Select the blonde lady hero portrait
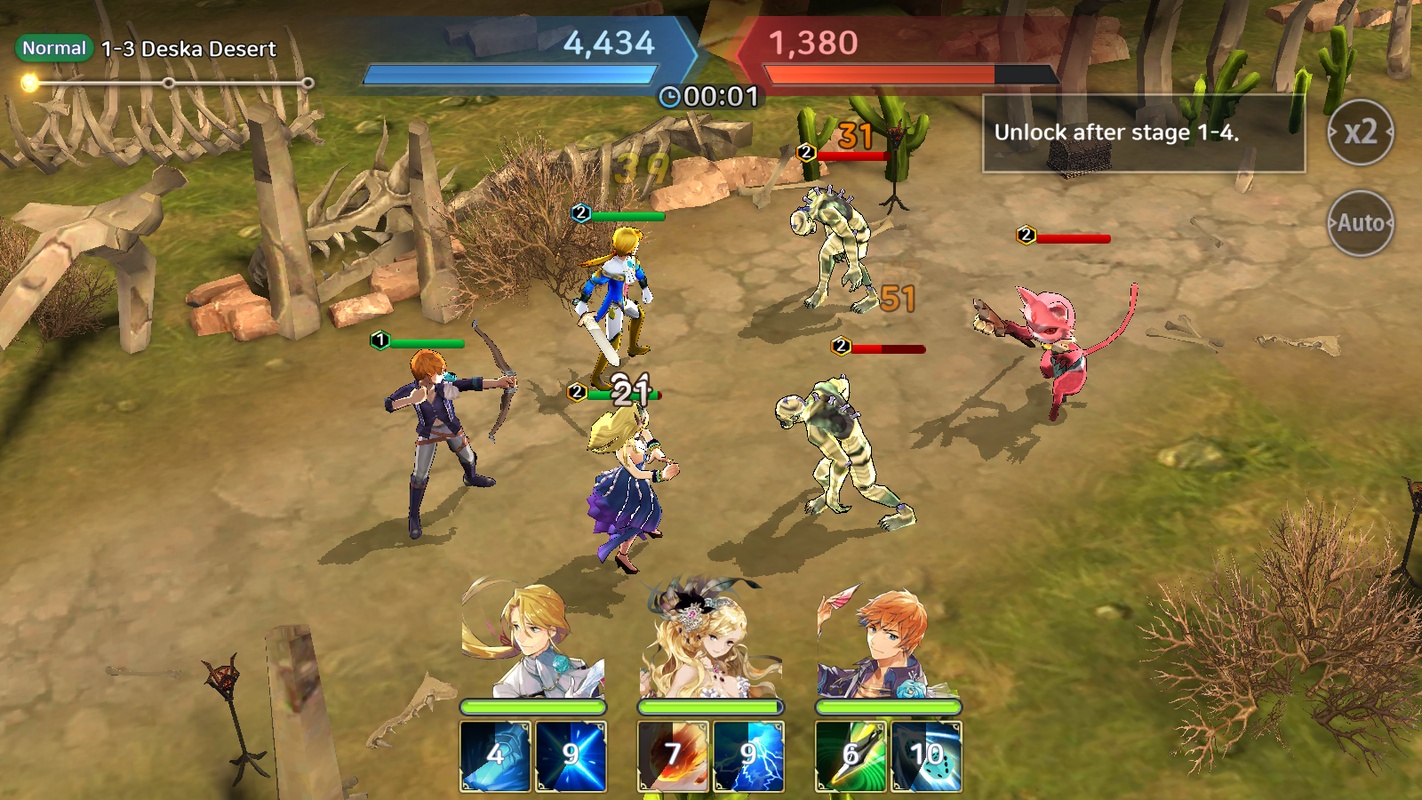The image size is (1422, 800). click(x=710, y=640)
